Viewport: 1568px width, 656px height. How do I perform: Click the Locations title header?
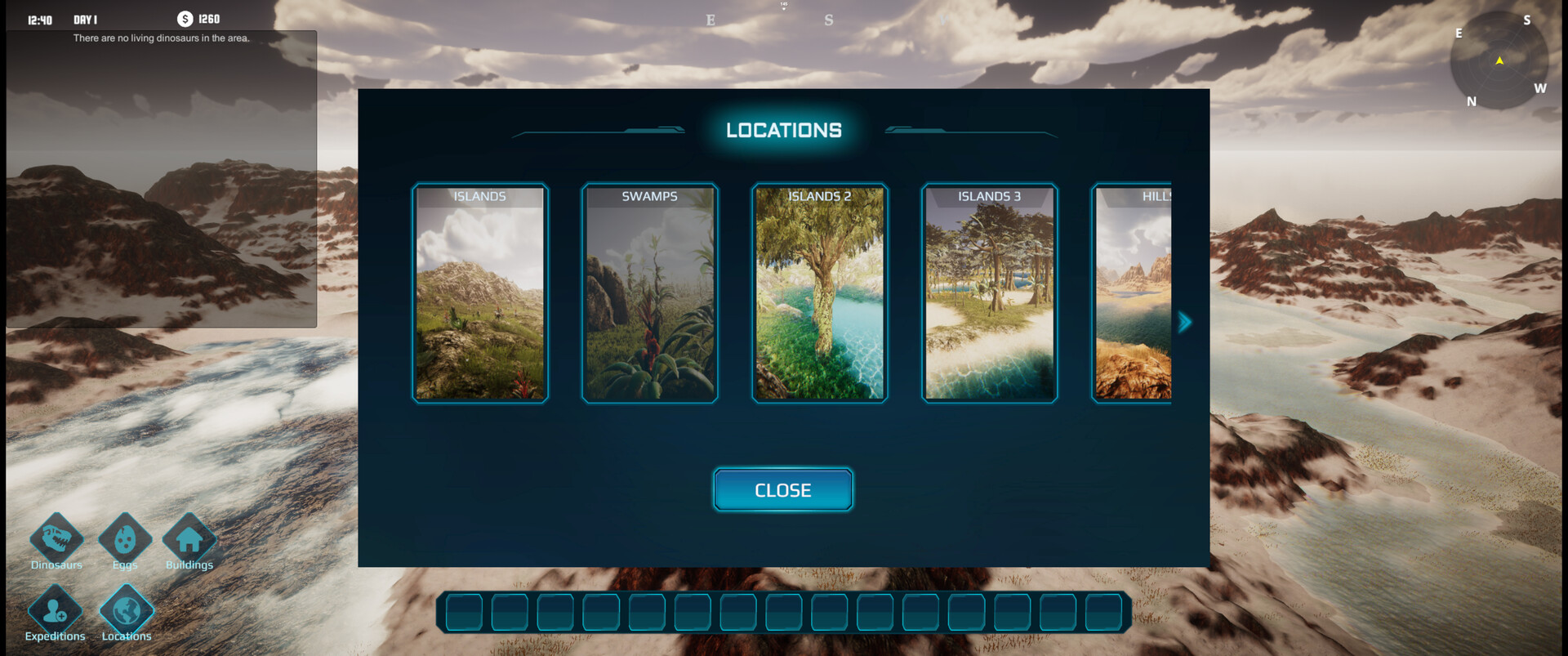pyautogui.click(x=783, y=129)
